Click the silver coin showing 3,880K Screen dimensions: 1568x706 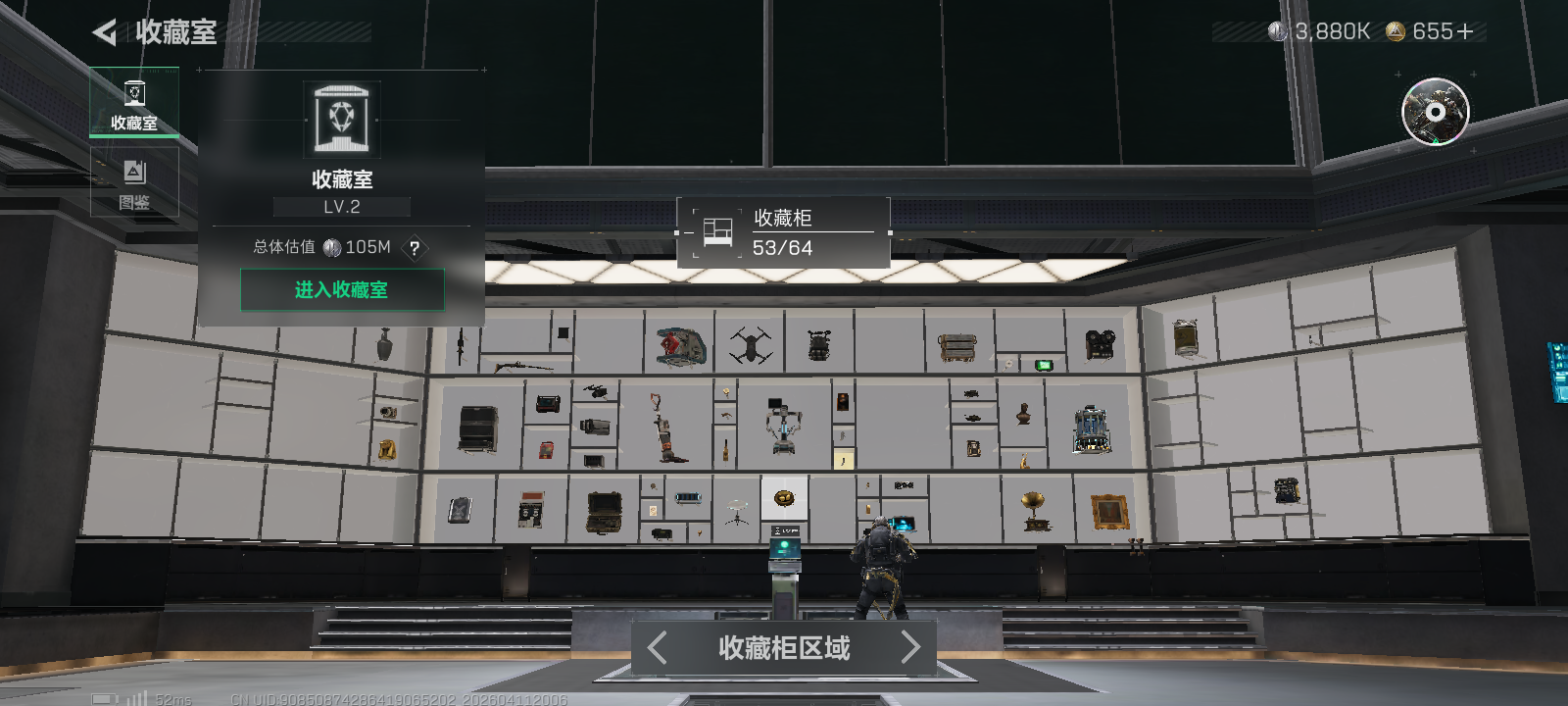pyautogui.click(x=1278, y=30)
